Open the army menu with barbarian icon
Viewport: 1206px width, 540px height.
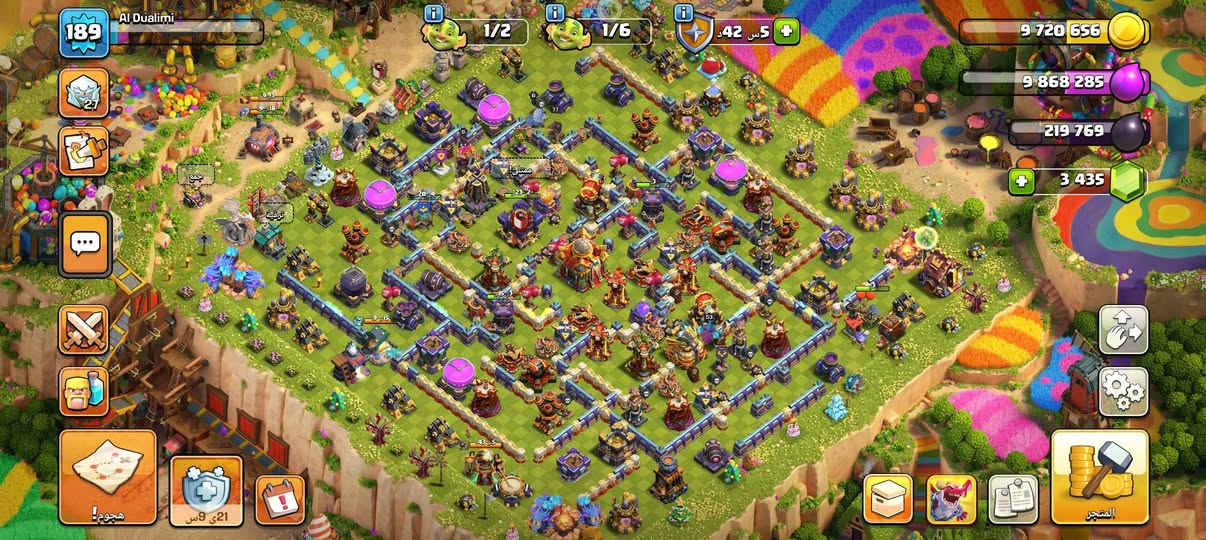[84, 388]
